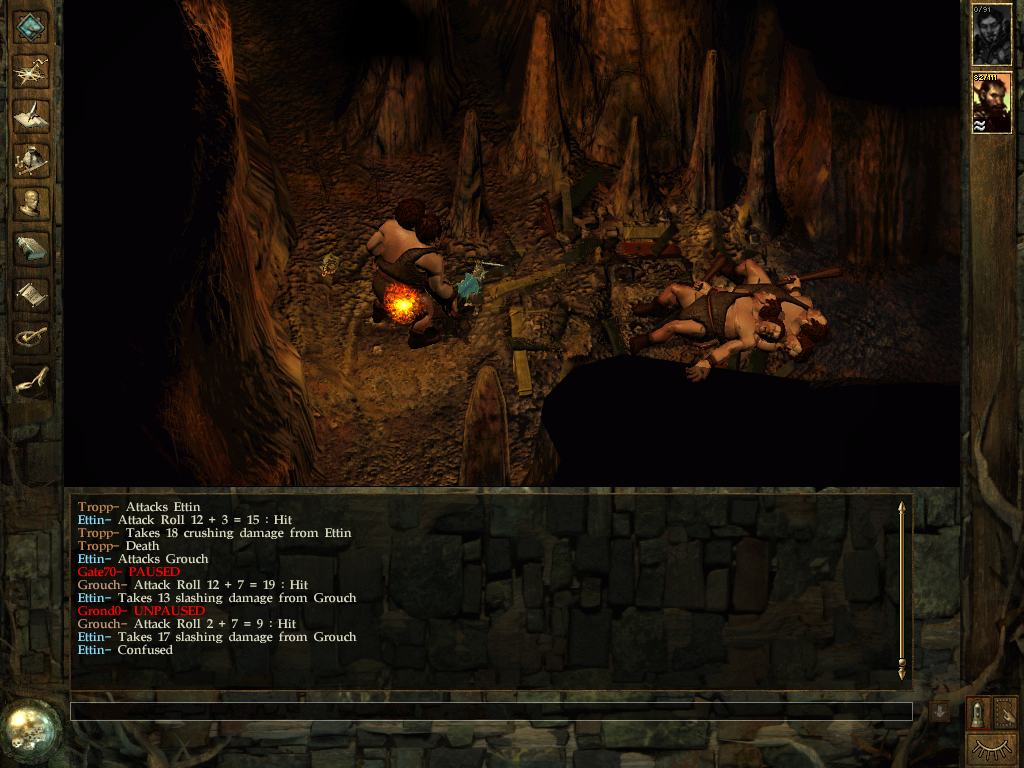Image resolution: width=1024 pixels, height=768 pixels.
Task: Click the chat text input field
Action: pos(490,711)
